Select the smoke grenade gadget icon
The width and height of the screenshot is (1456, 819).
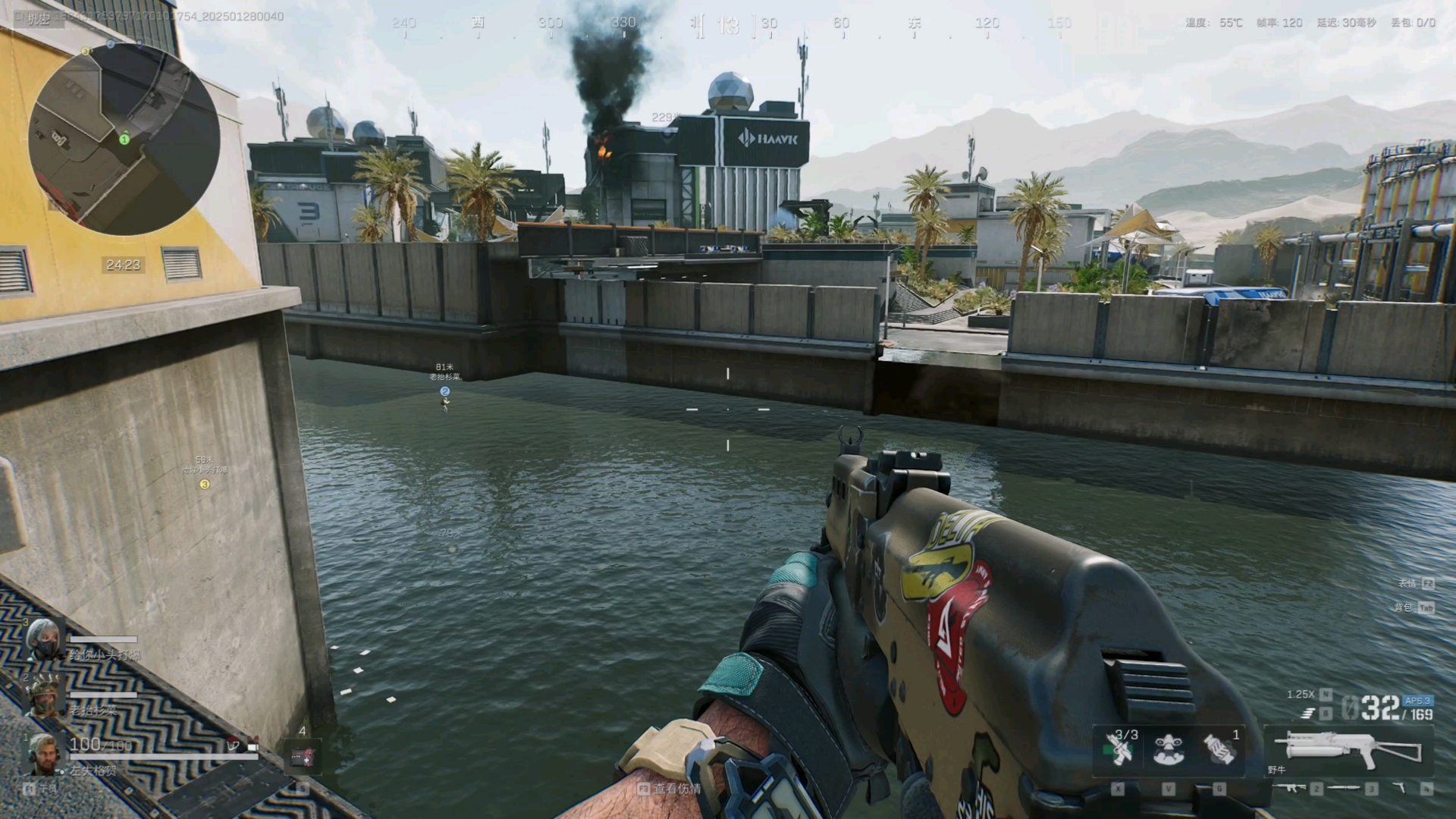pyautogui.click(x=1219, y=748)
